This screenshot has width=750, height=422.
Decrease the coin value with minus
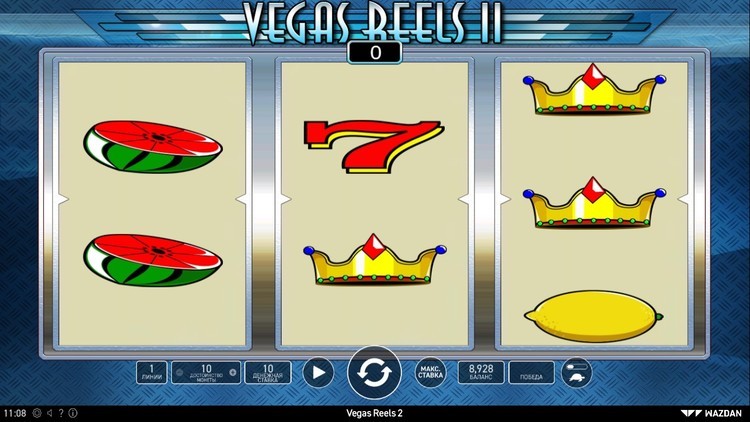point(179,373)
